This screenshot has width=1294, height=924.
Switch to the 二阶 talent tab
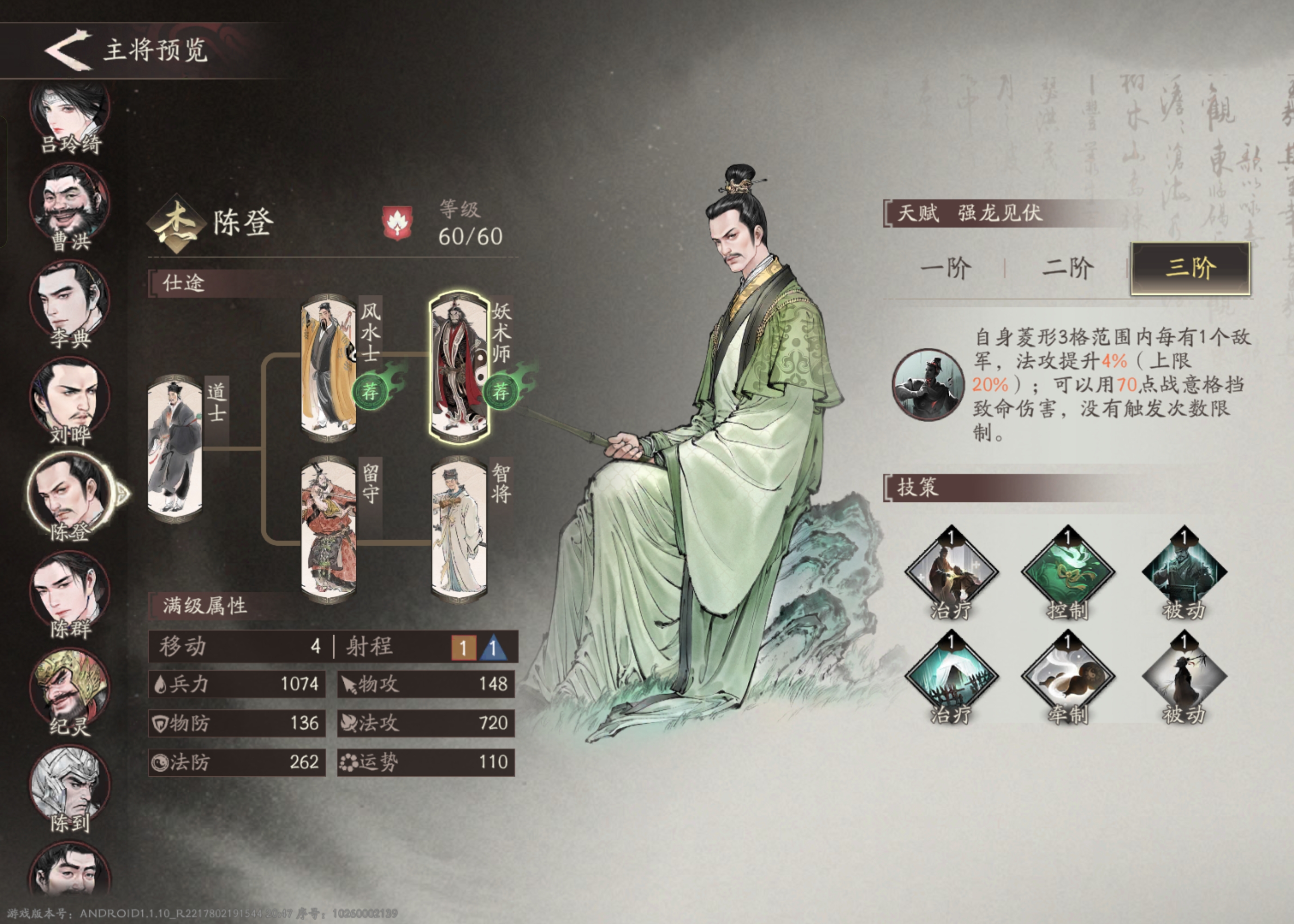pyautogui.click(x=1067, y=268)
